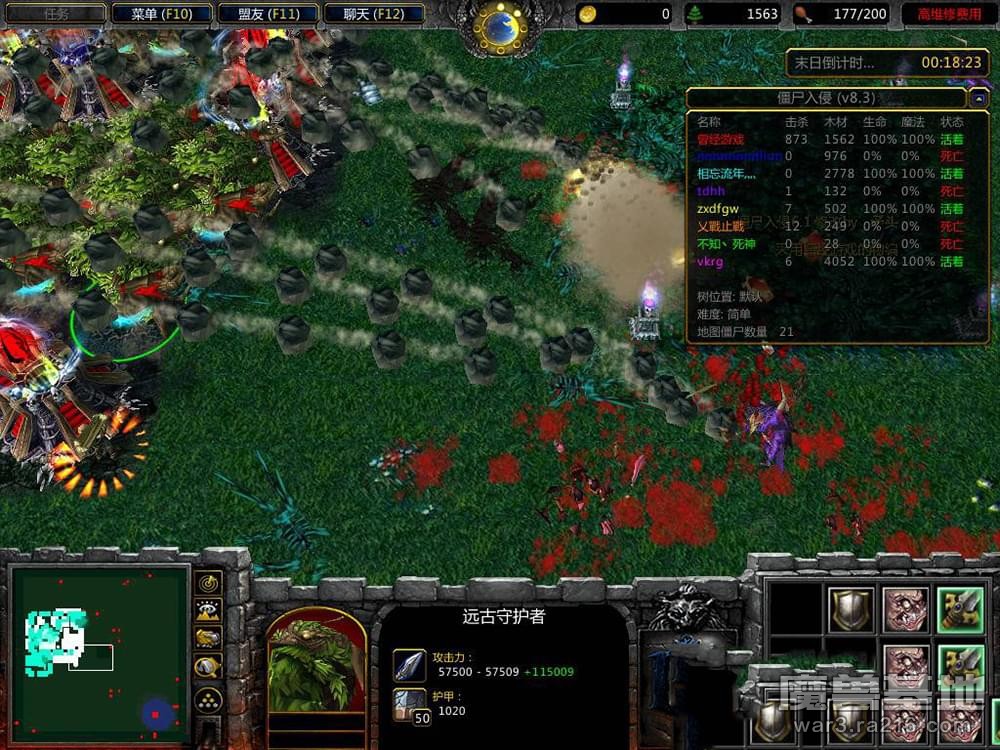Open the 聊天 (F12) chat log
Image resolution: width=1000 pixels, height=750 pixels.
click(x=374, y=14)
